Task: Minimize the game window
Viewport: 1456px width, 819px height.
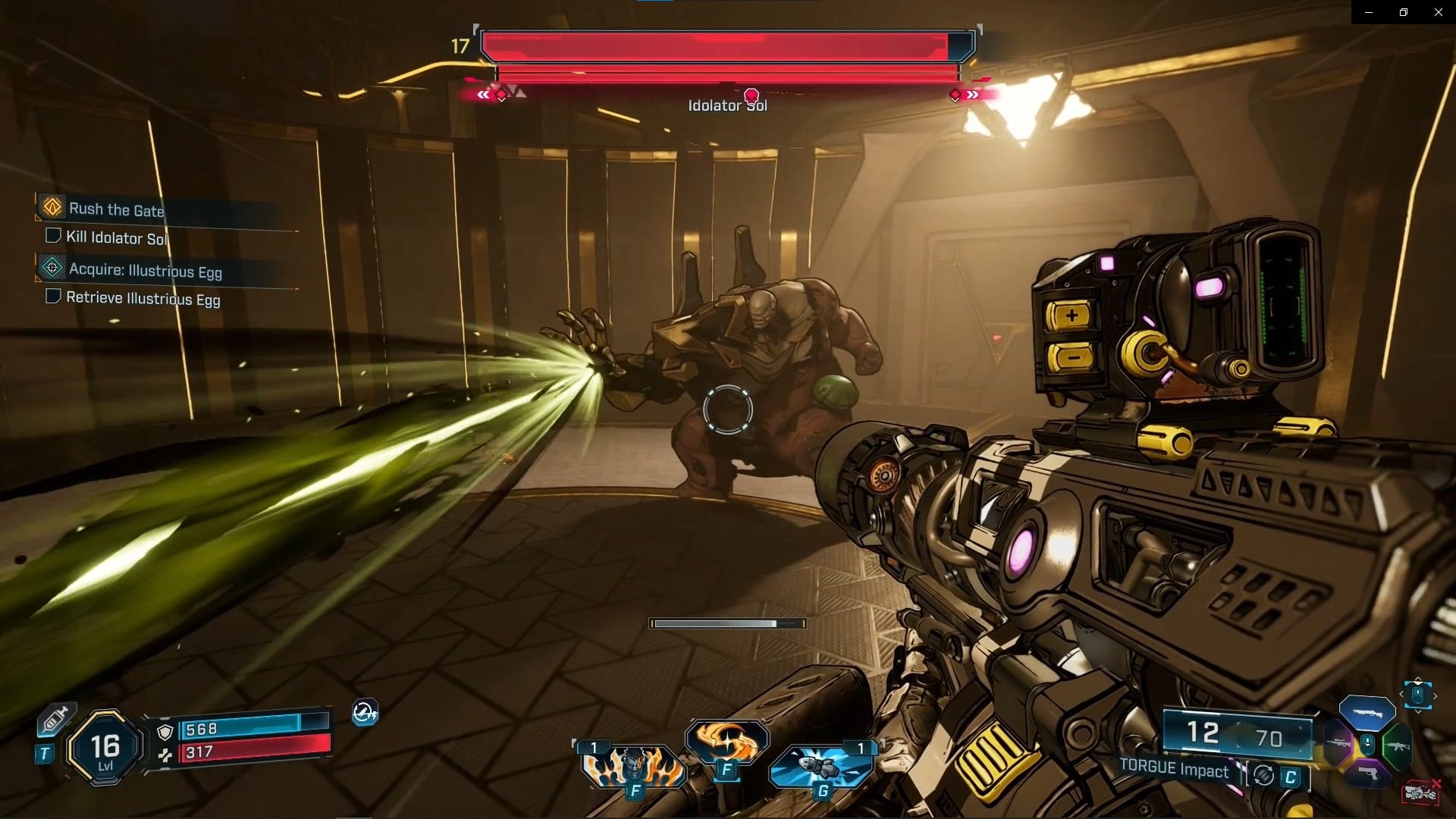Action: pyautogui.click(x=1369, y=12)
